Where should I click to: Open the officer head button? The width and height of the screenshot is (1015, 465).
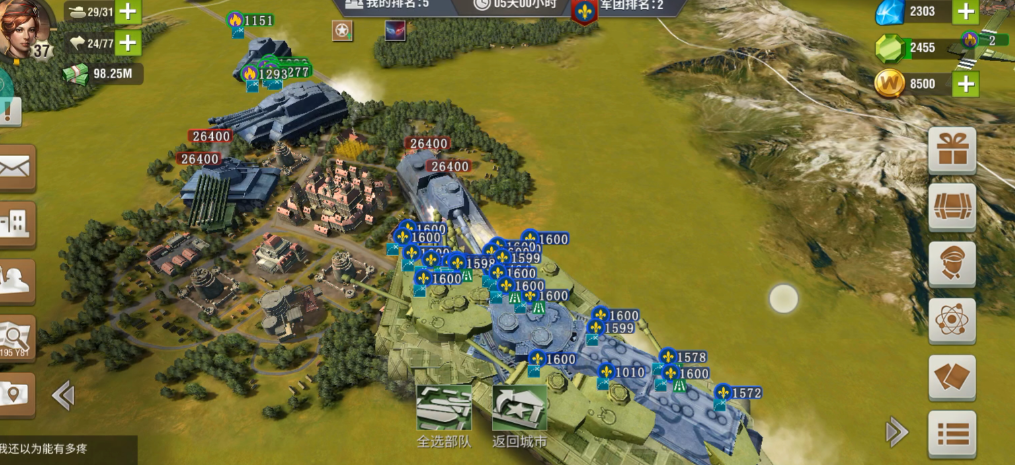click(x=952, y=264)
